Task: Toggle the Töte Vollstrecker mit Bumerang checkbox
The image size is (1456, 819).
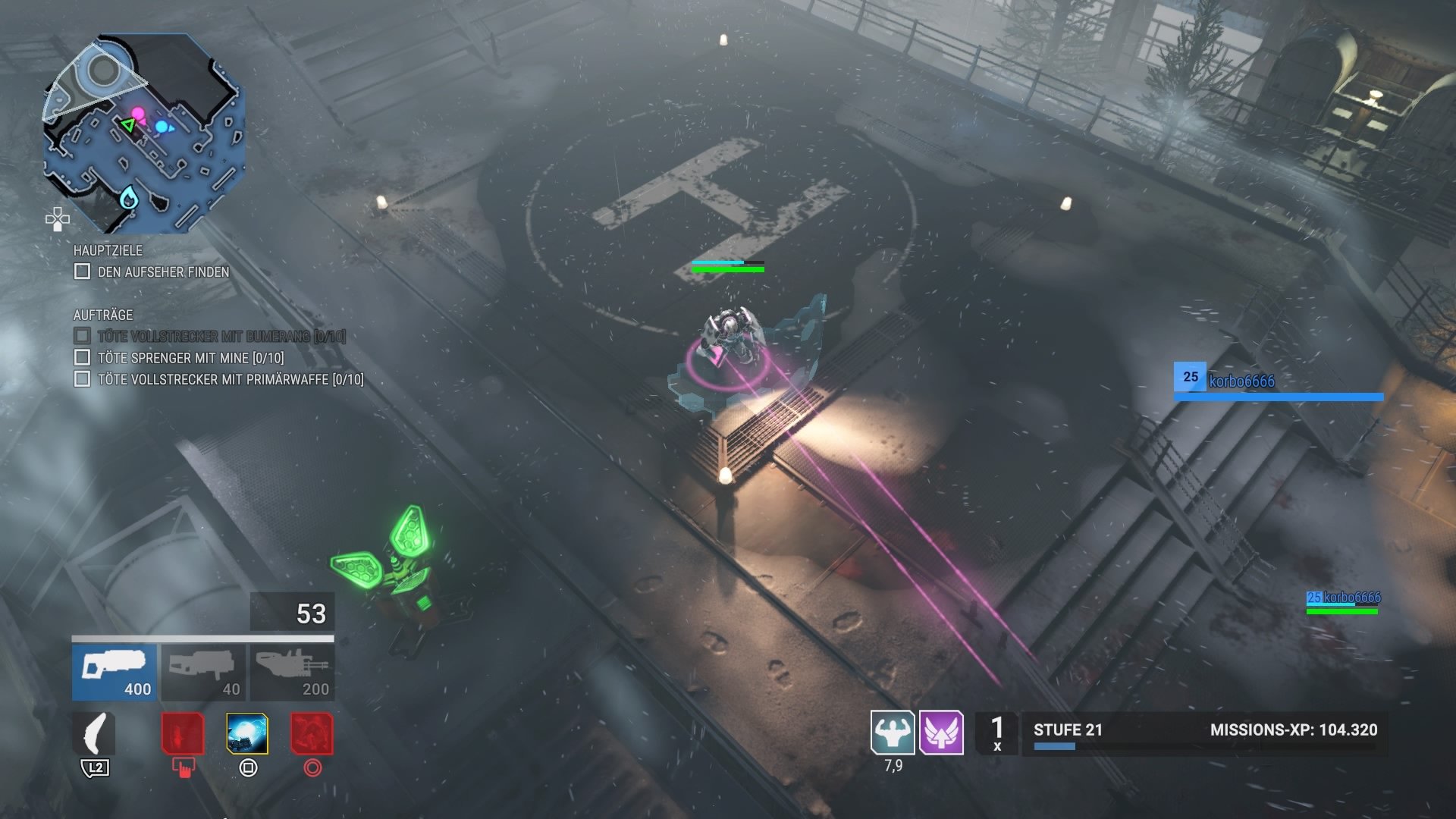Action: [x=82, y=335]
